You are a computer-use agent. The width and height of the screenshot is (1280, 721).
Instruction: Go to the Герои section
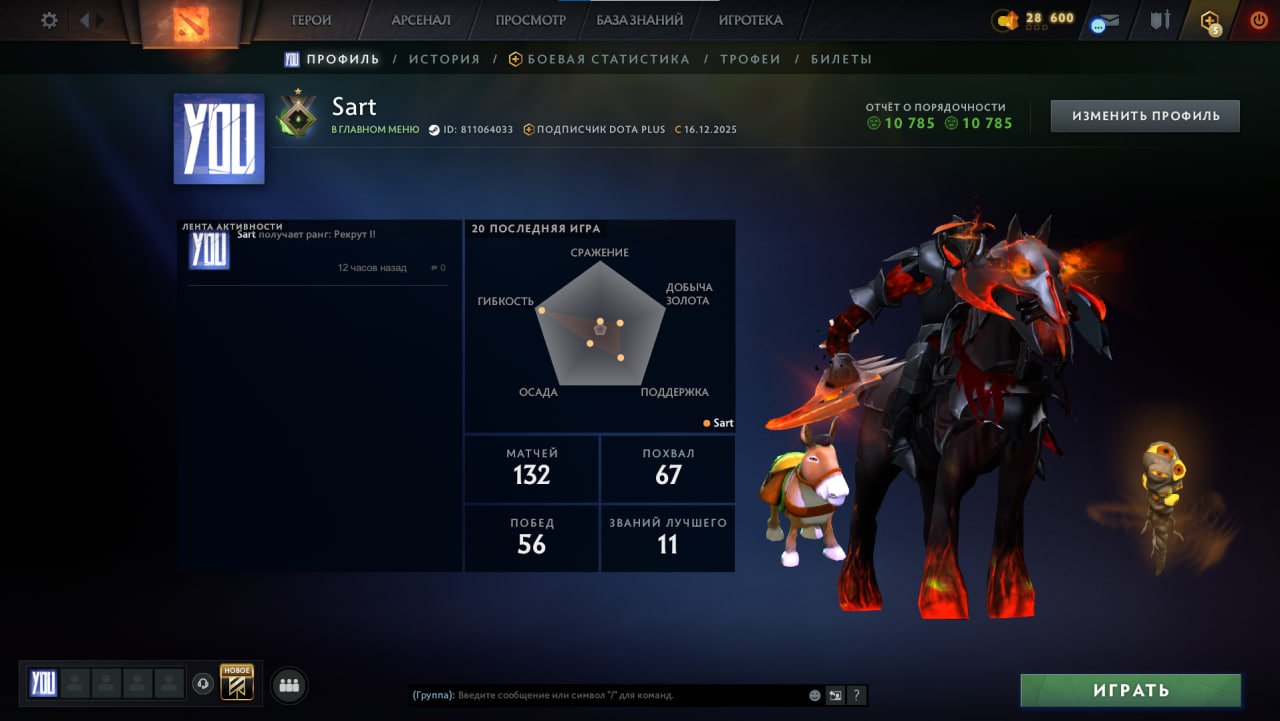311,20
